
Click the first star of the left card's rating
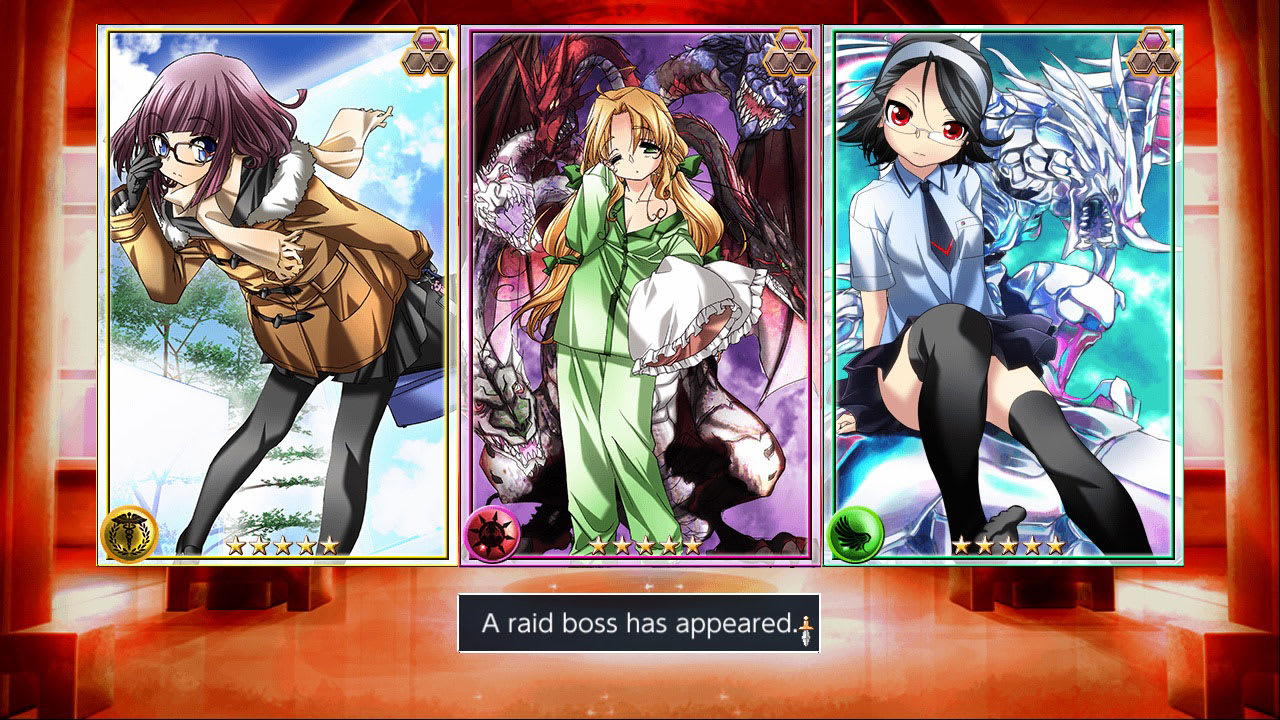237,546
